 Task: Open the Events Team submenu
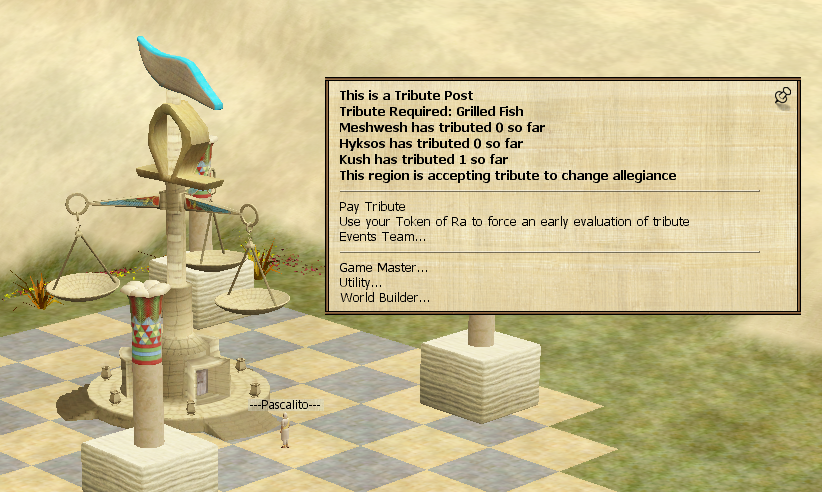[x=382, y=237]
